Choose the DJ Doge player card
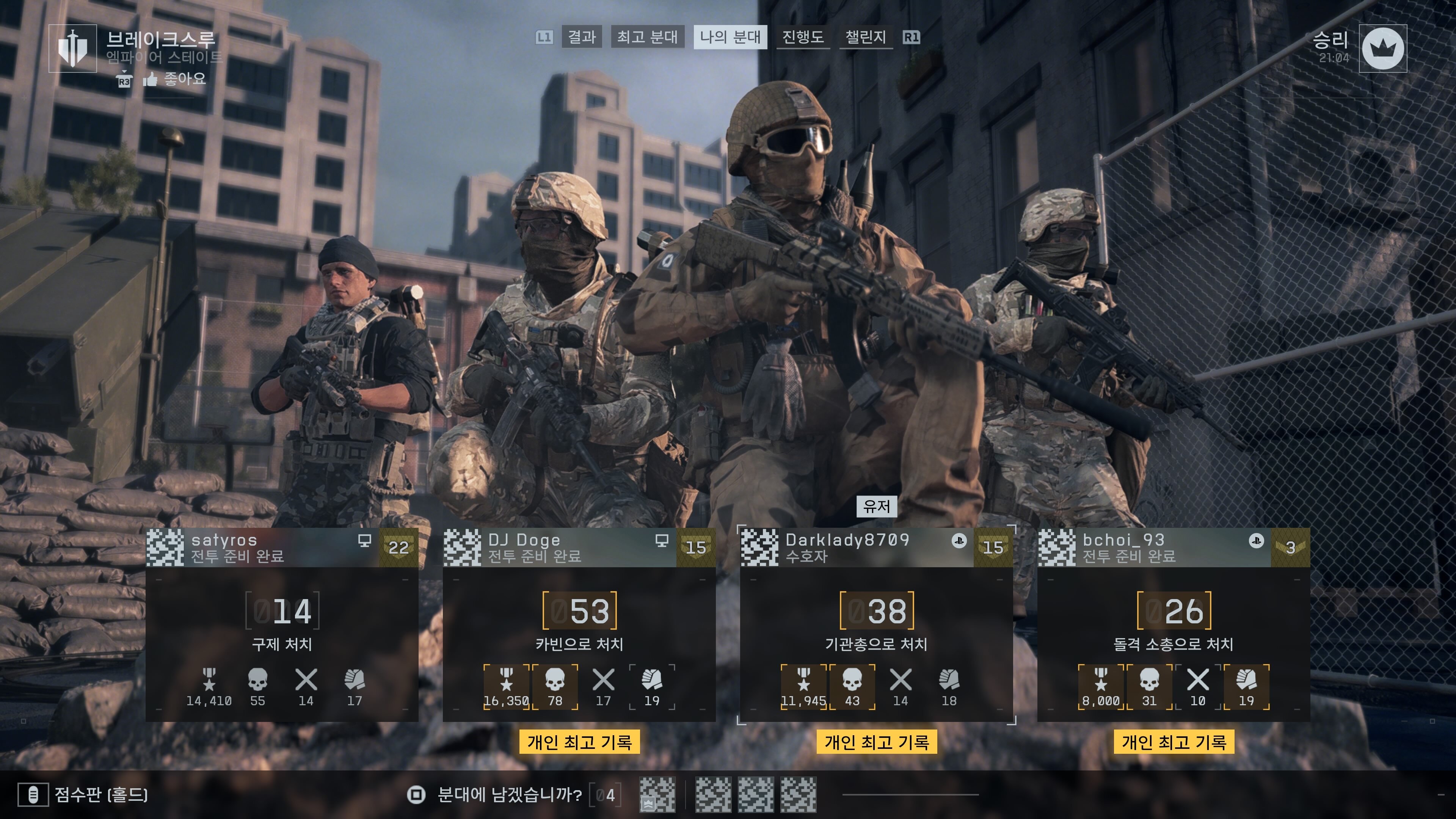 [579, 624]
